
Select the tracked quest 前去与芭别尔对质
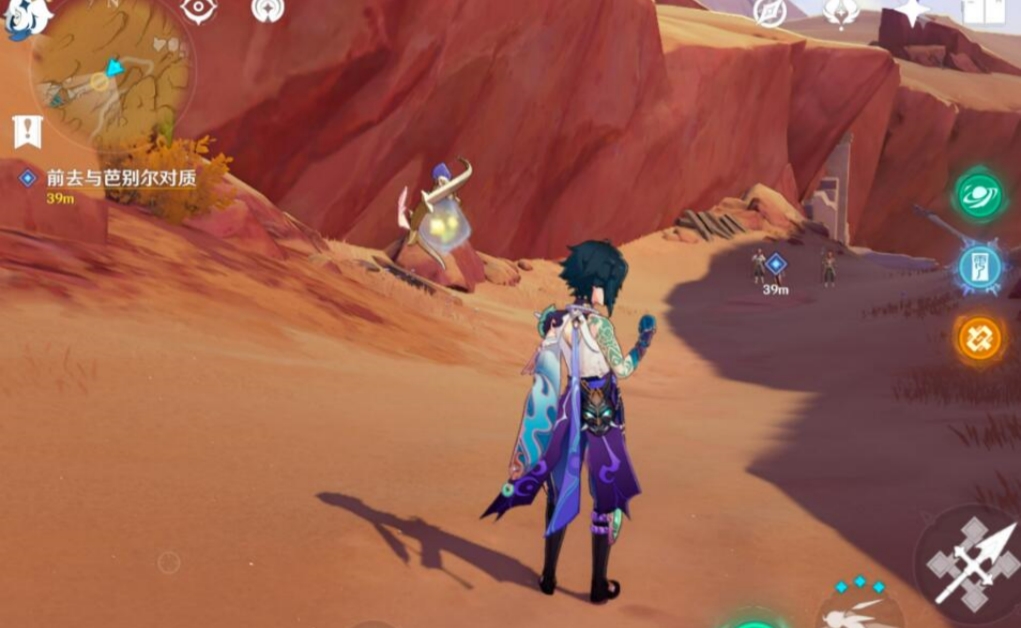(120, 178)
